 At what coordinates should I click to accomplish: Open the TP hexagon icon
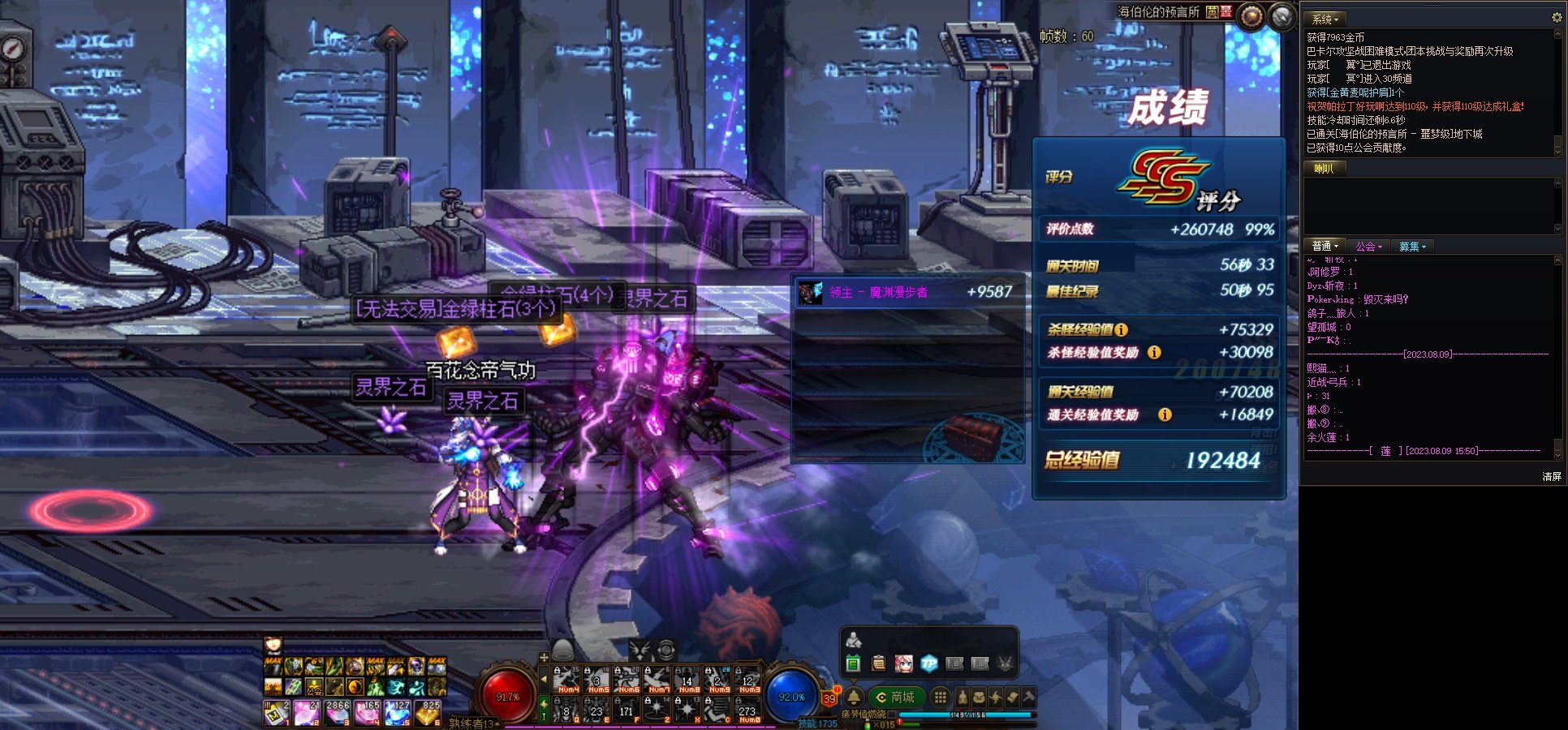click(929, 664)
